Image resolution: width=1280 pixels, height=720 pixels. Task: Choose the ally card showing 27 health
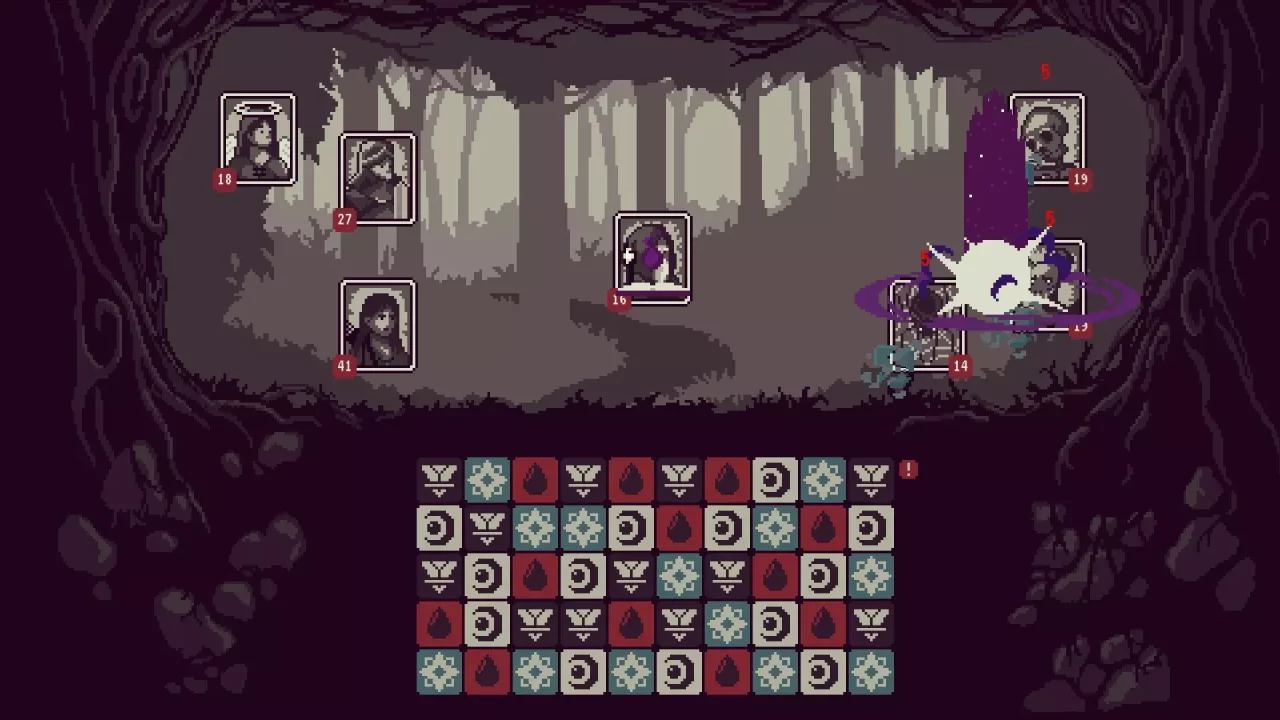tap(378, 178)
